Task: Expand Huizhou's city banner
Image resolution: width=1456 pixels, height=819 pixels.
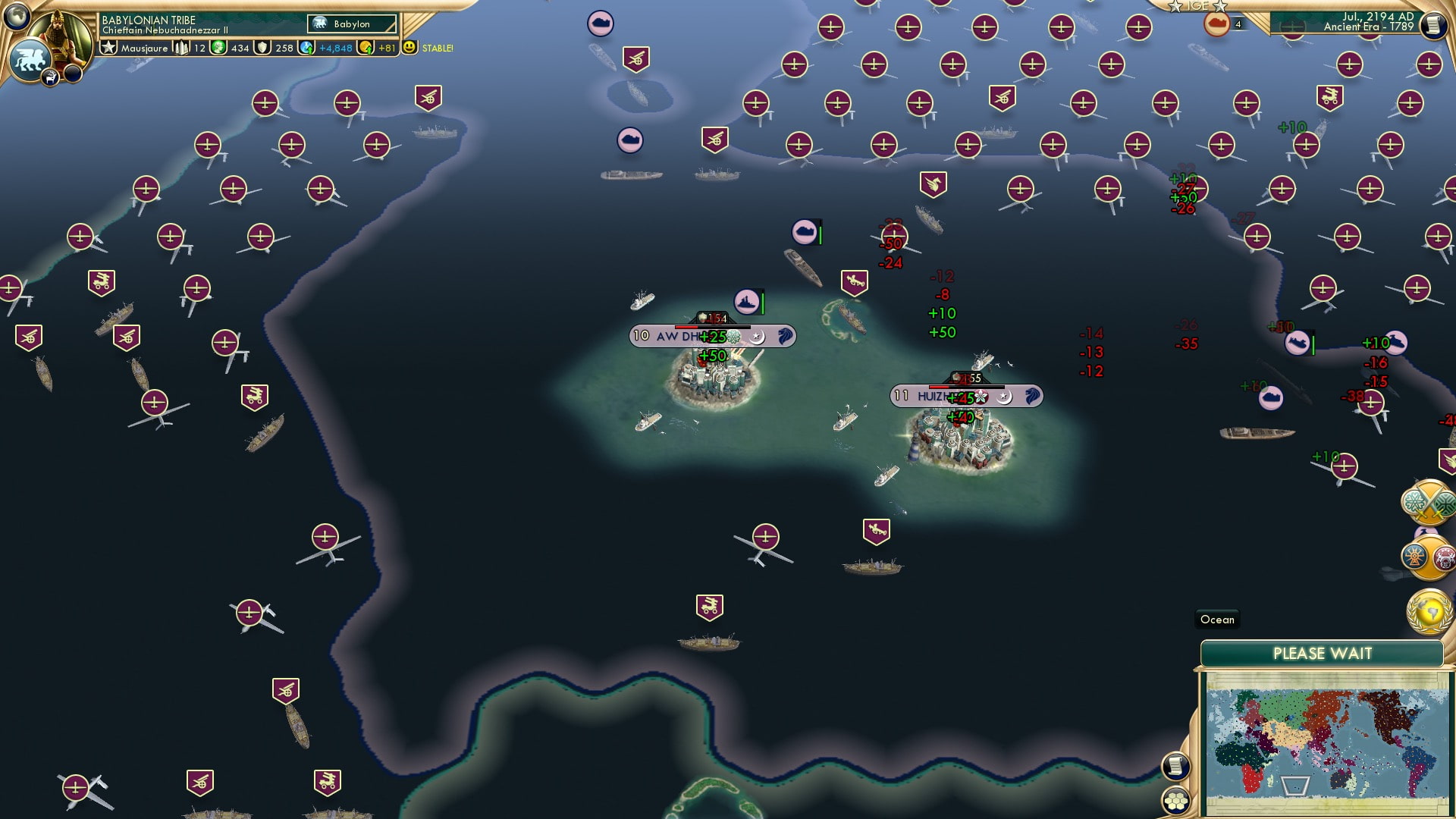Action: click(965, 395)
